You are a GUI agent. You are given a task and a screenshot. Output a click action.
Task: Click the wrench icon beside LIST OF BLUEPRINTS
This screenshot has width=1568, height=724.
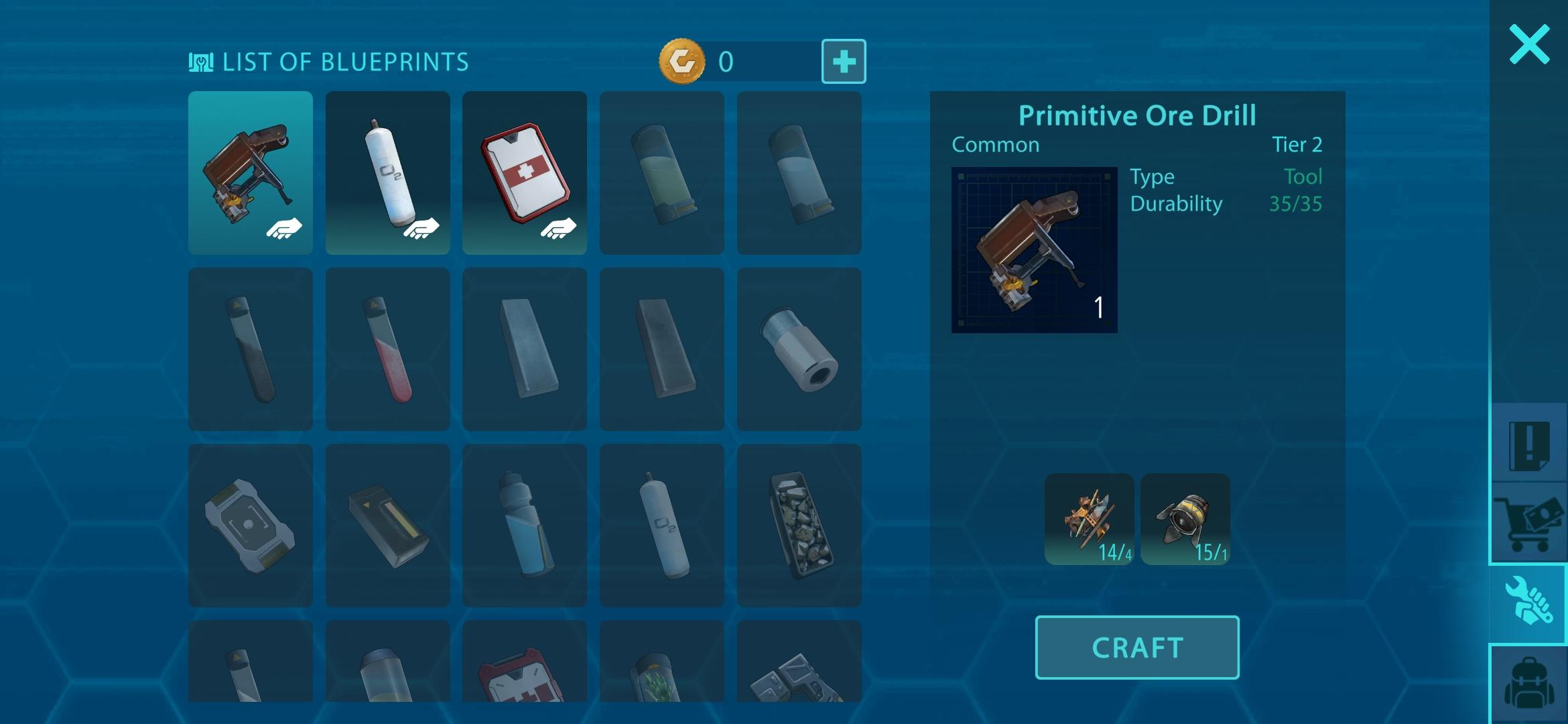pos(200,61)
